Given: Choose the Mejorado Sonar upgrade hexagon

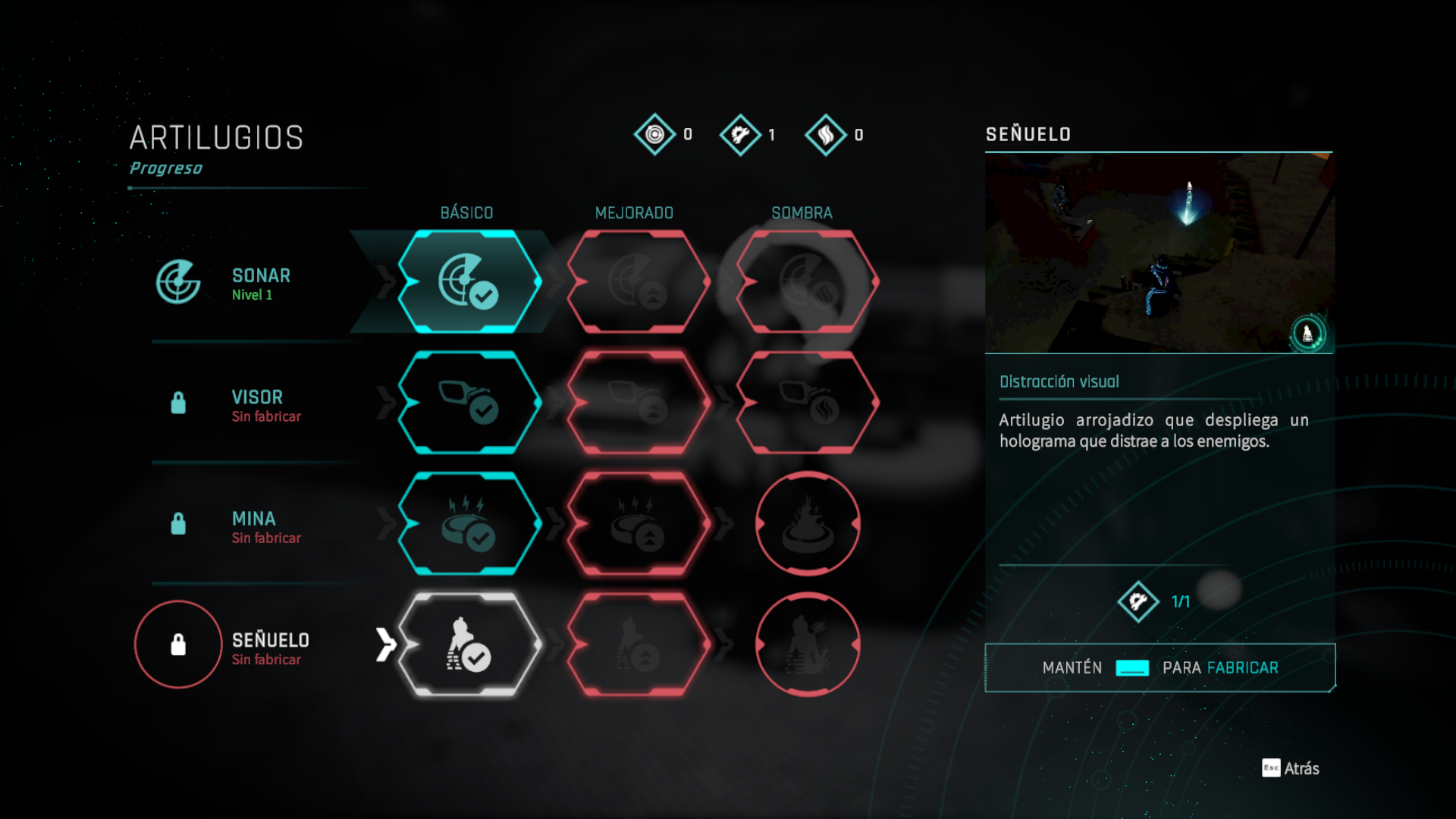Looking at the screenshot, I should (x=638, y=281).
